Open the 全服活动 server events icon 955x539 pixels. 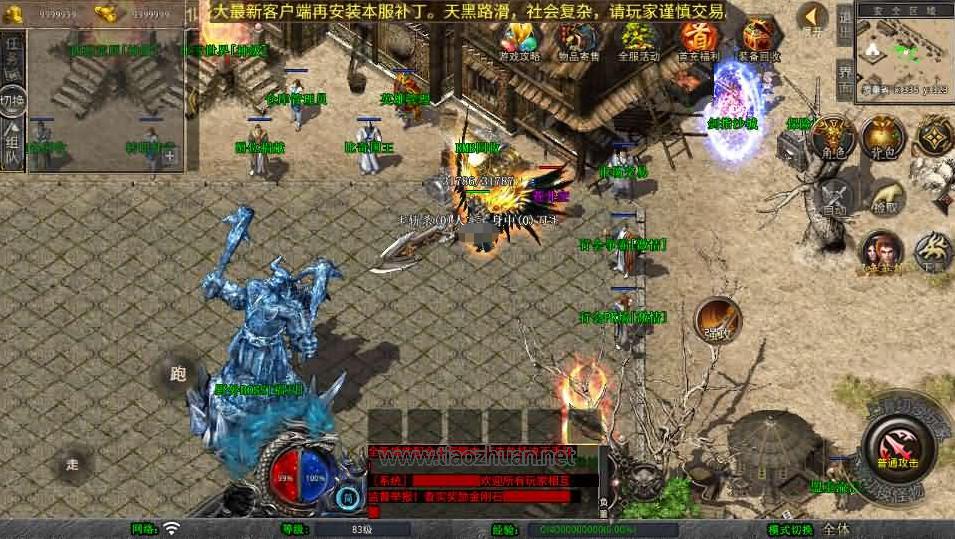point(639,39)
